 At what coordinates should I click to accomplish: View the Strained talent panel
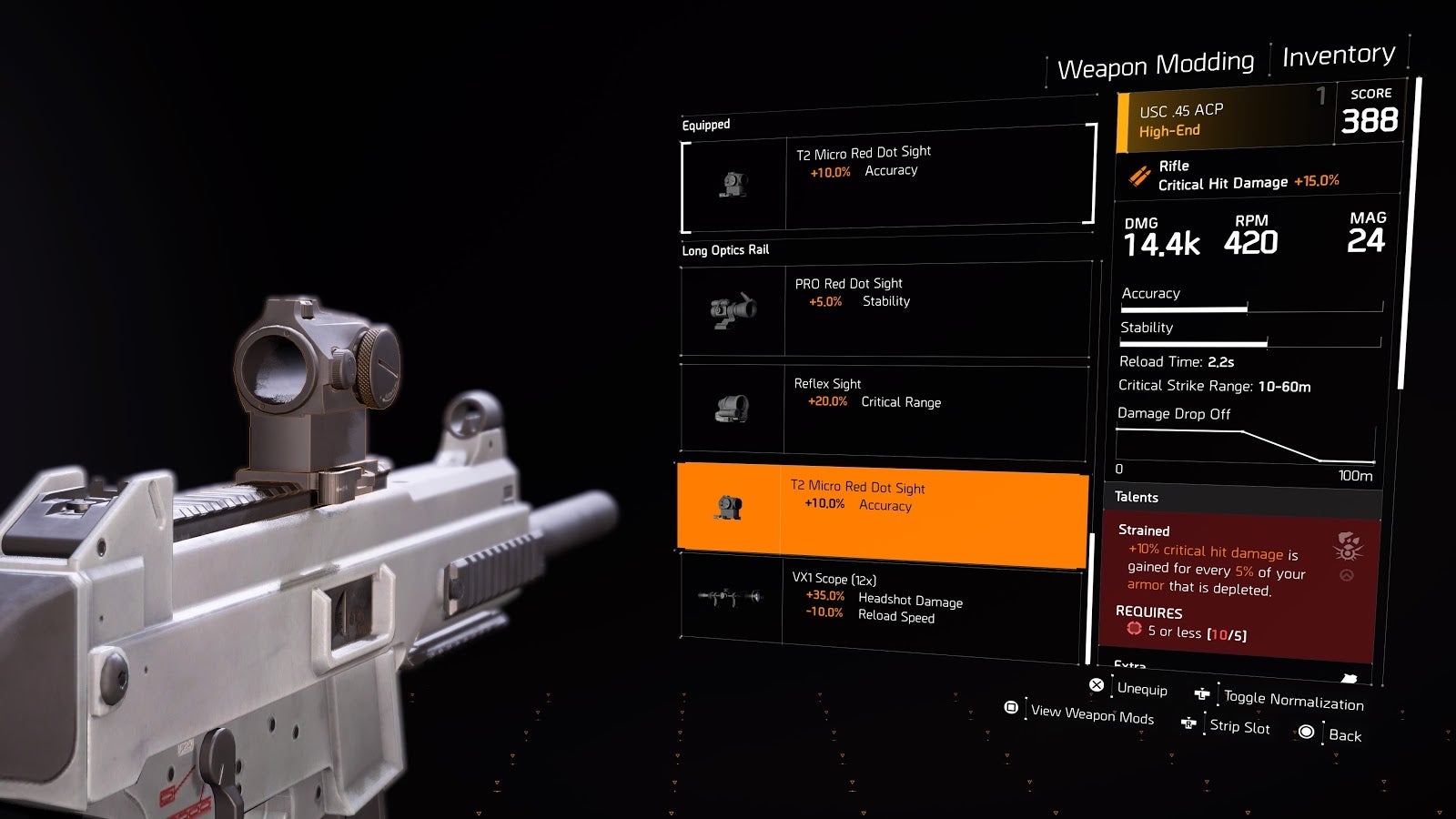point(1241,584)
